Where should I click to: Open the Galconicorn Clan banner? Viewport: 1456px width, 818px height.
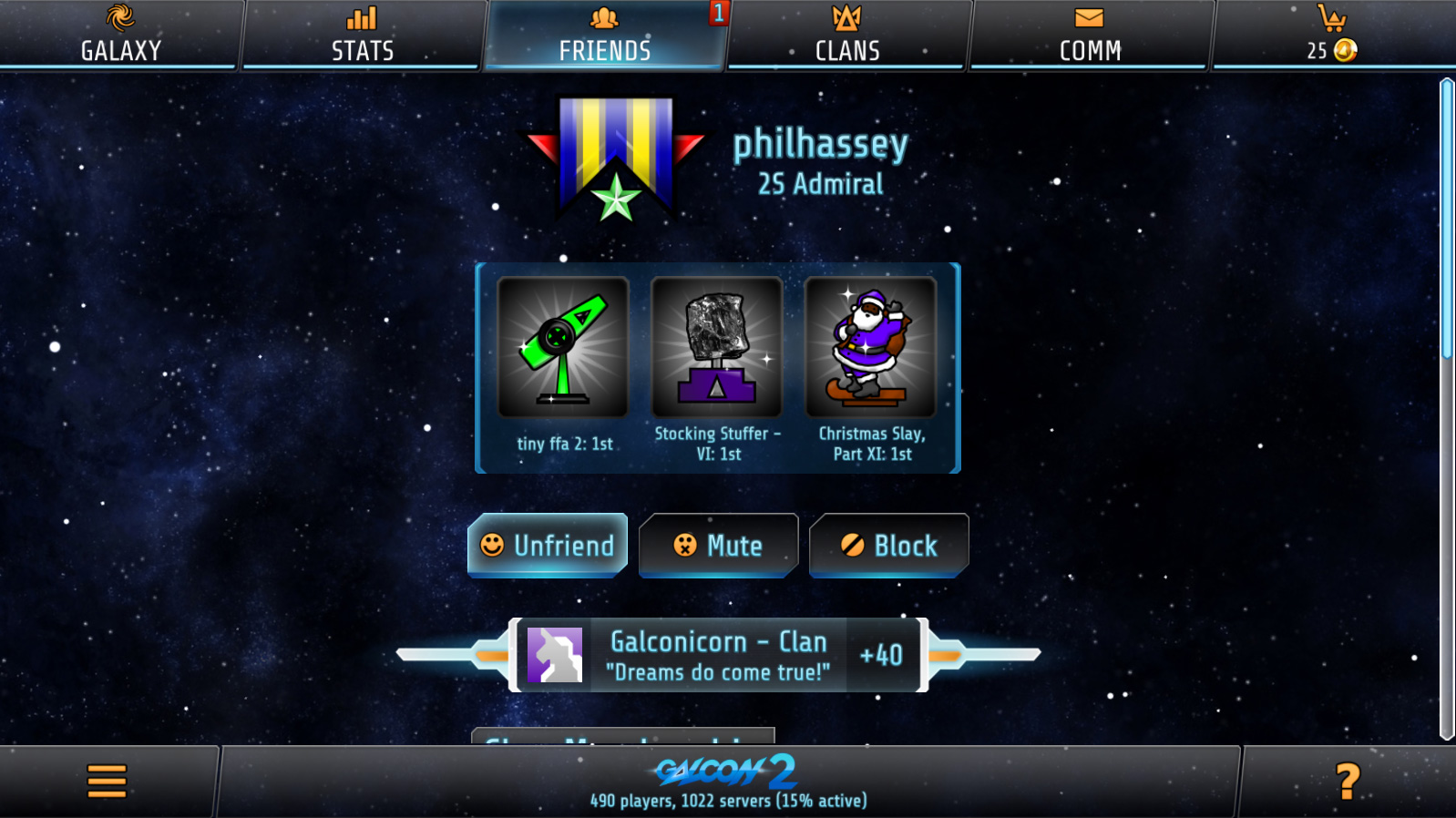[x=718, y=655]
